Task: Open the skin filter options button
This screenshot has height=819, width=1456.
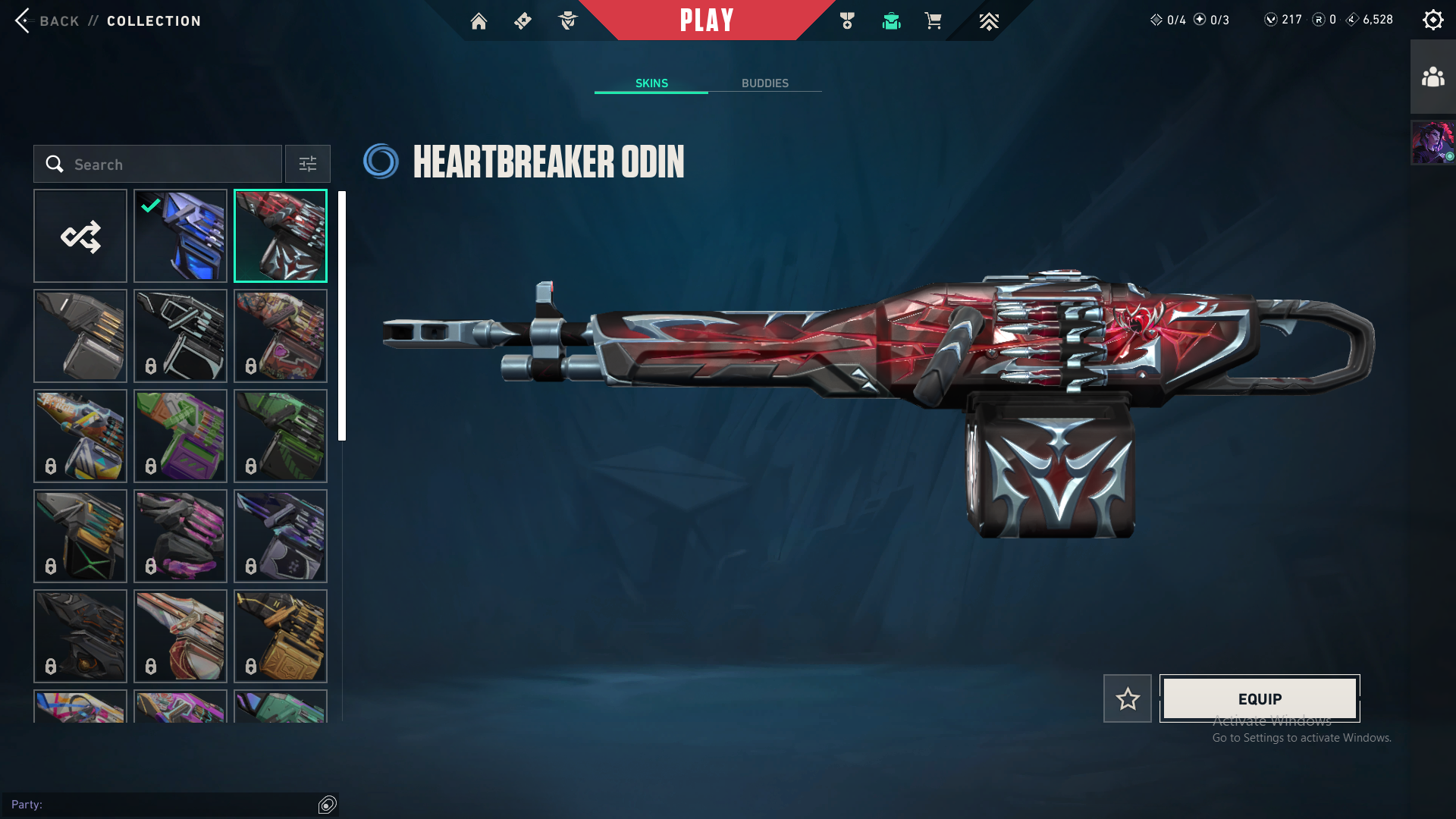Action: (x=307, y=164)
